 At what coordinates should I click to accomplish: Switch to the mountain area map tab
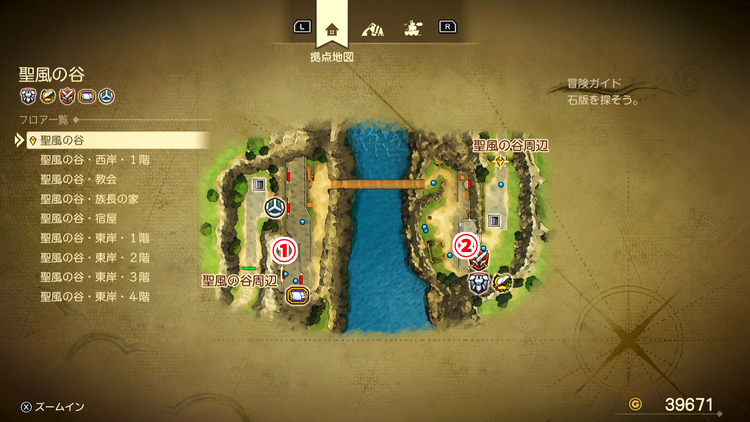point(372,28)
